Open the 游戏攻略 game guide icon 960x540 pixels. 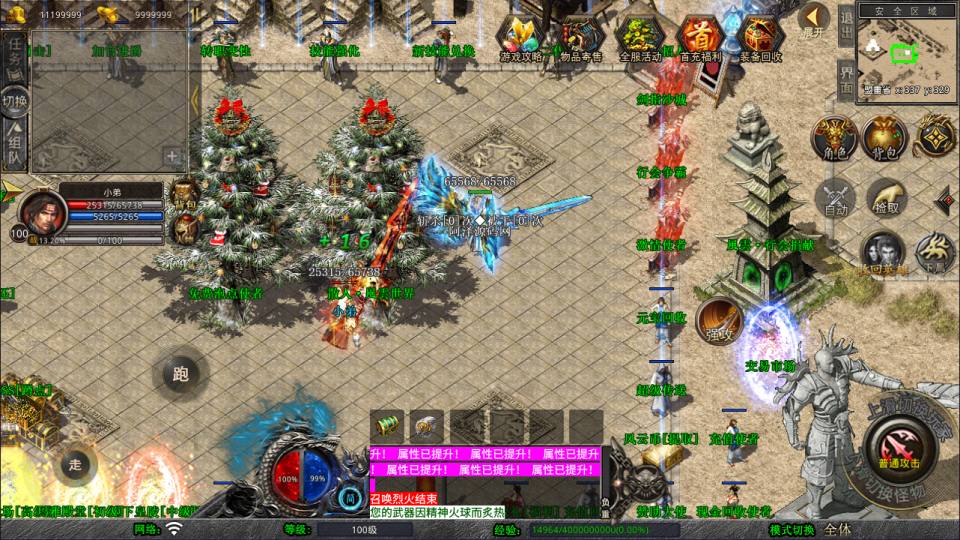point(522,40)
